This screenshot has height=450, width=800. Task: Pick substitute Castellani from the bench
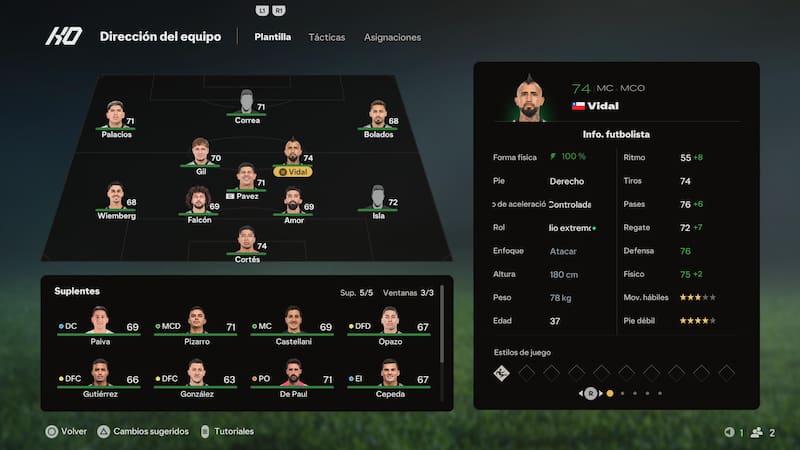pyautogui.click(x=293, y=326)
